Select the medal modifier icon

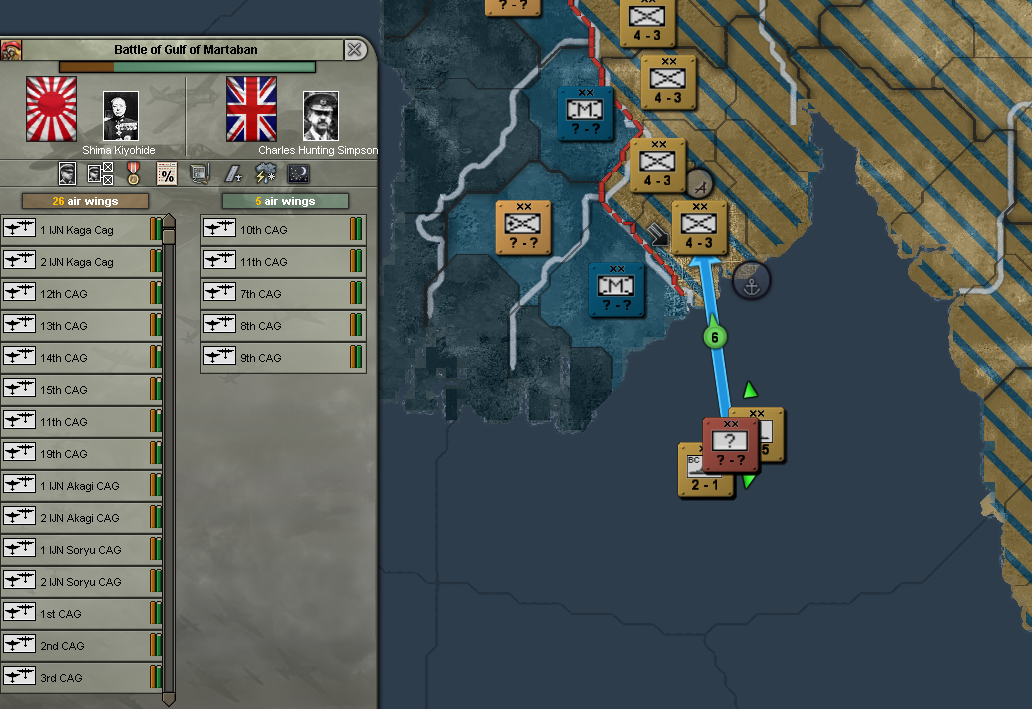click(133, 173)
